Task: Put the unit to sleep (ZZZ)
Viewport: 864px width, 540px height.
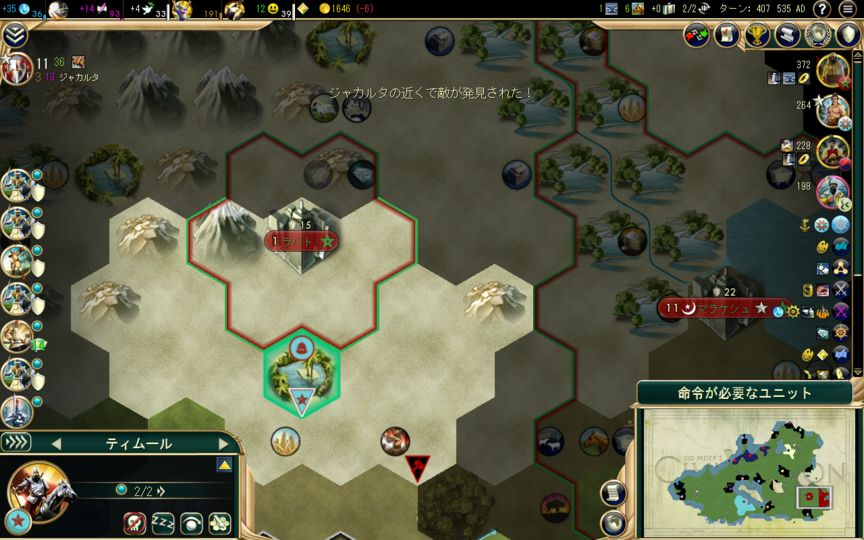Action: [163, 522]
